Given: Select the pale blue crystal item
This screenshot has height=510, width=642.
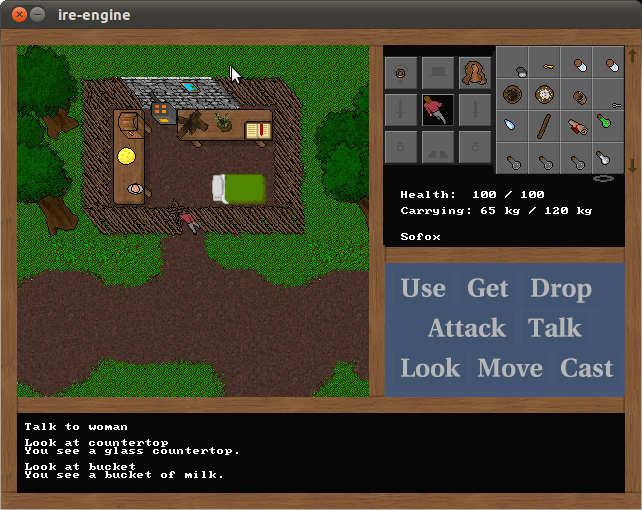Looking at the screenshot, I should (x=512, y=126).
